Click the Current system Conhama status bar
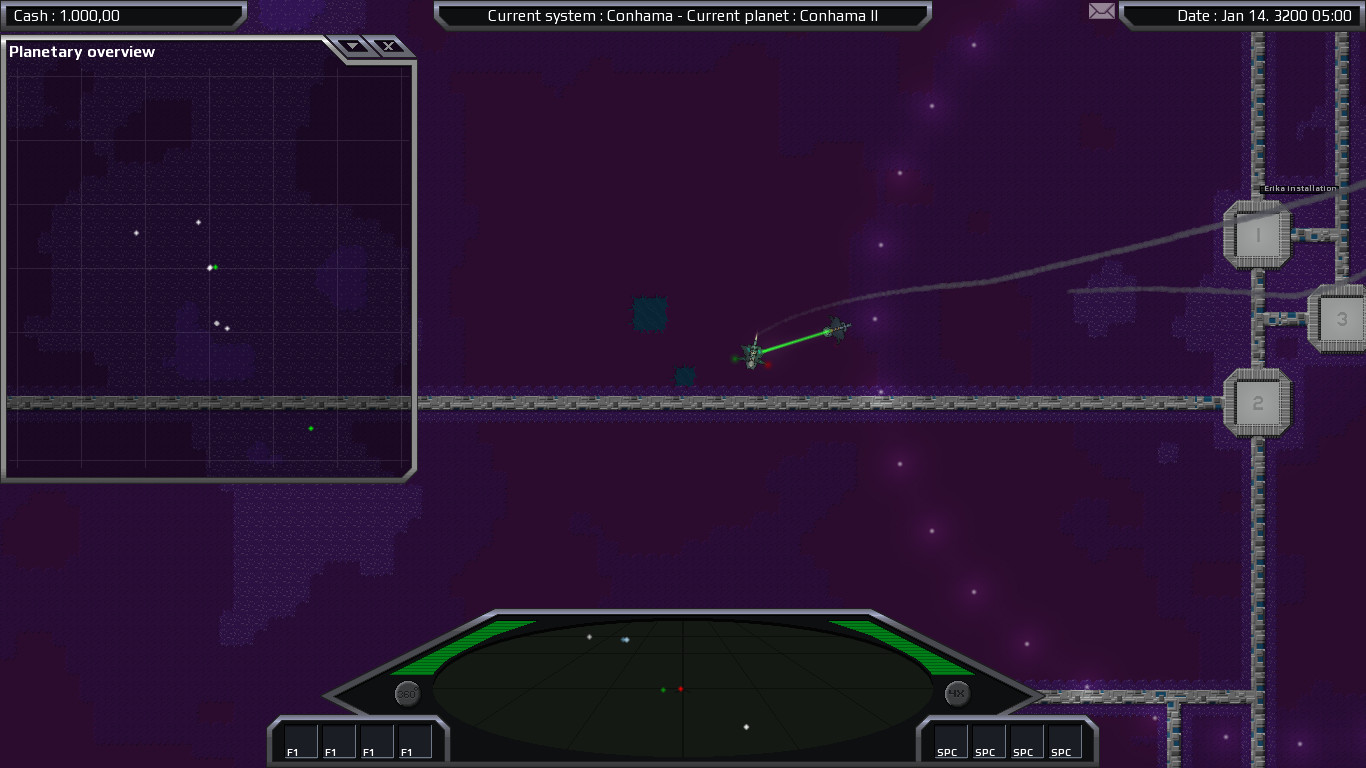 click(x=683, y=16)
